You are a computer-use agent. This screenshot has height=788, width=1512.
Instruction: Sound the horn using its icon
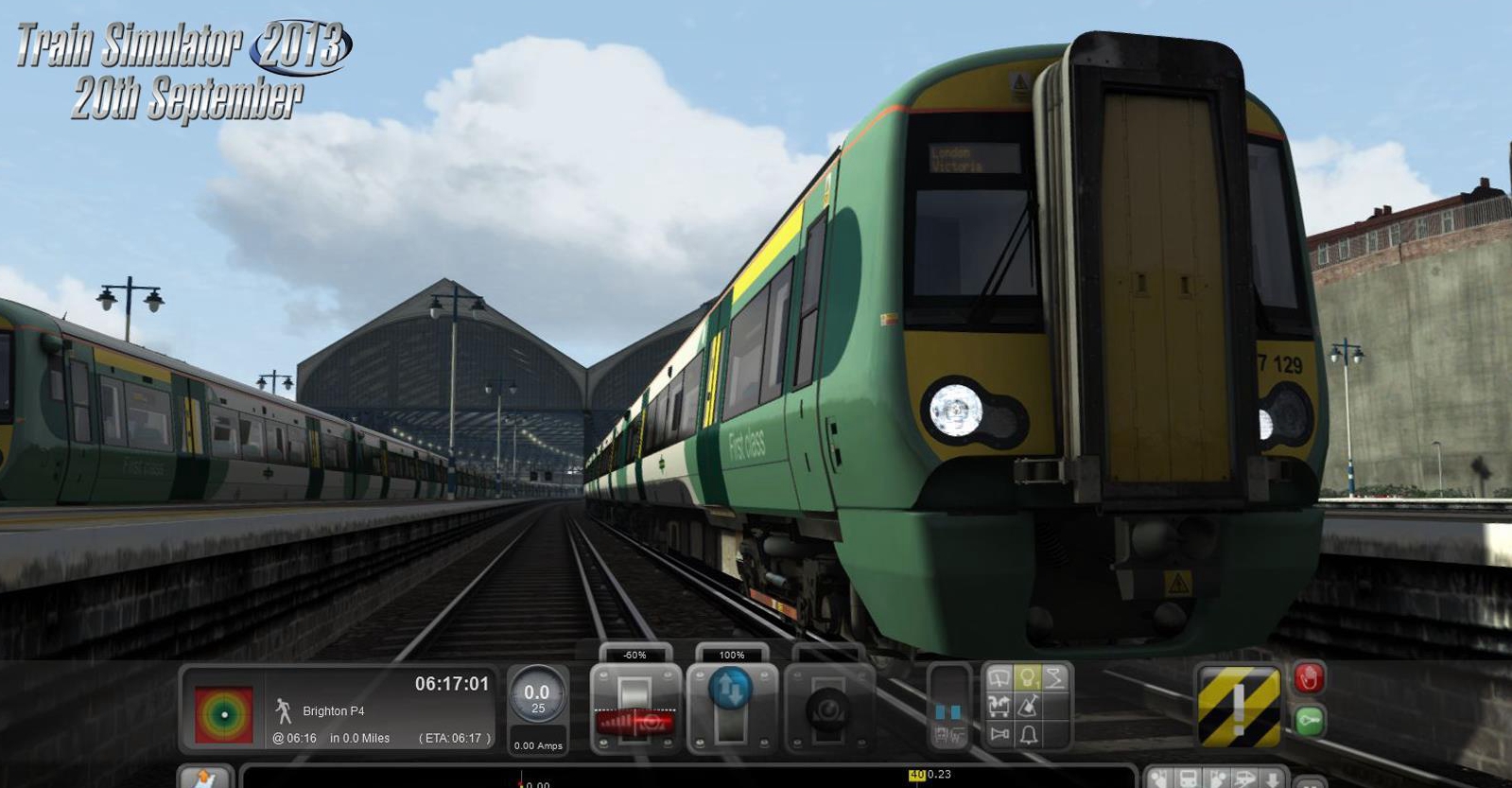[x=999, y=733]
